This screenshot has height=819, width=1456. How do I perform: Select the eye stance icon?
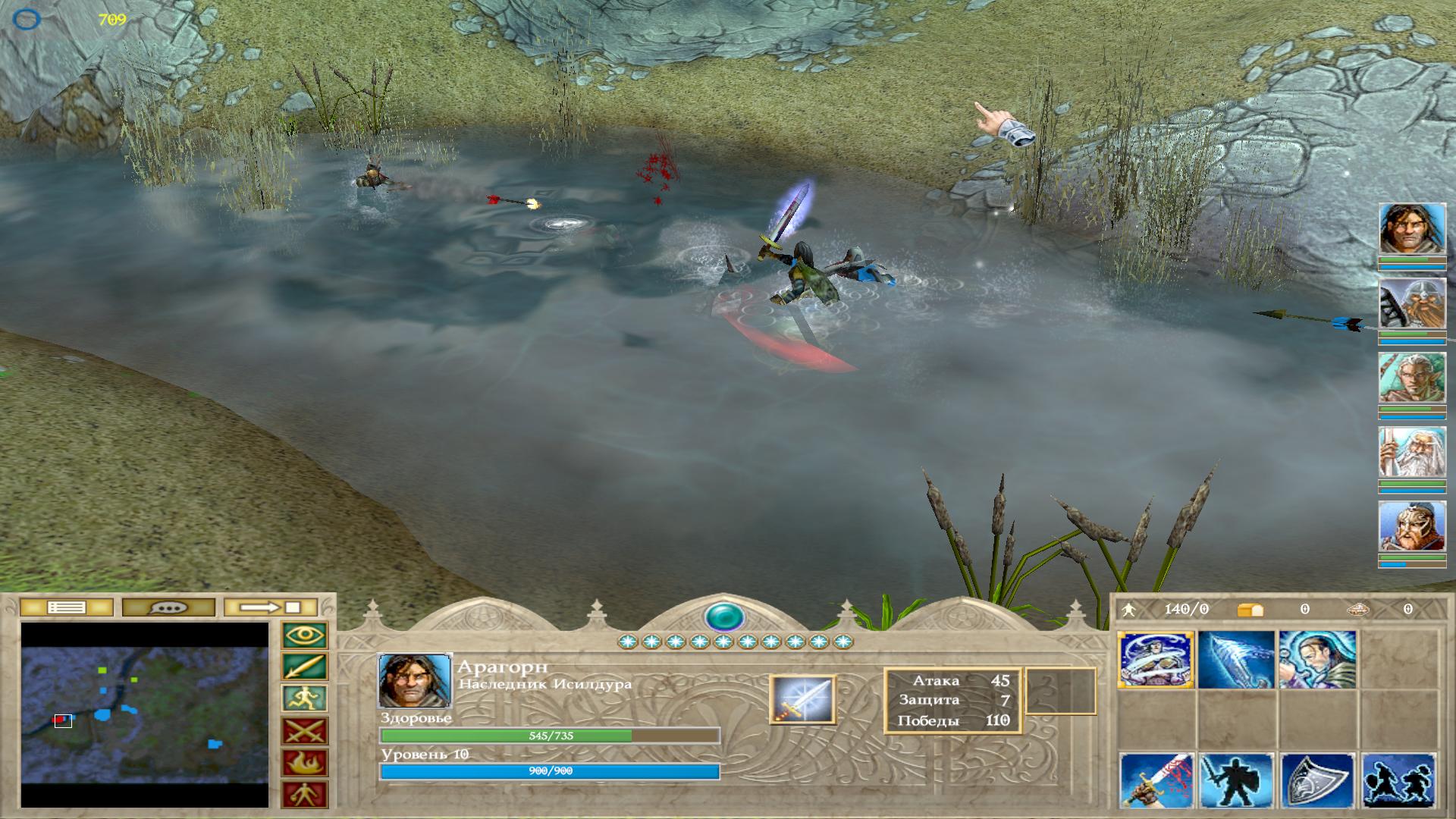pyautogui.click(x=305, y=635)
